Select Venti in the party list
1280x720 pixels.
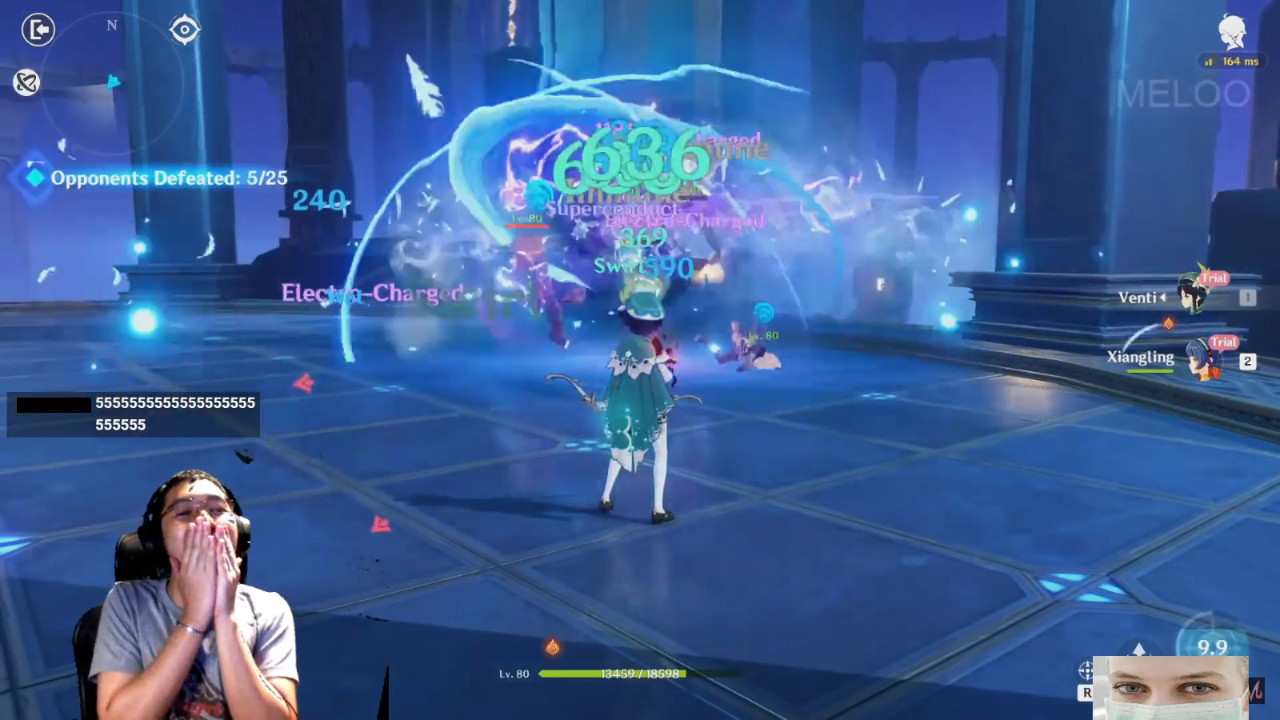[x=1192, y=296]
